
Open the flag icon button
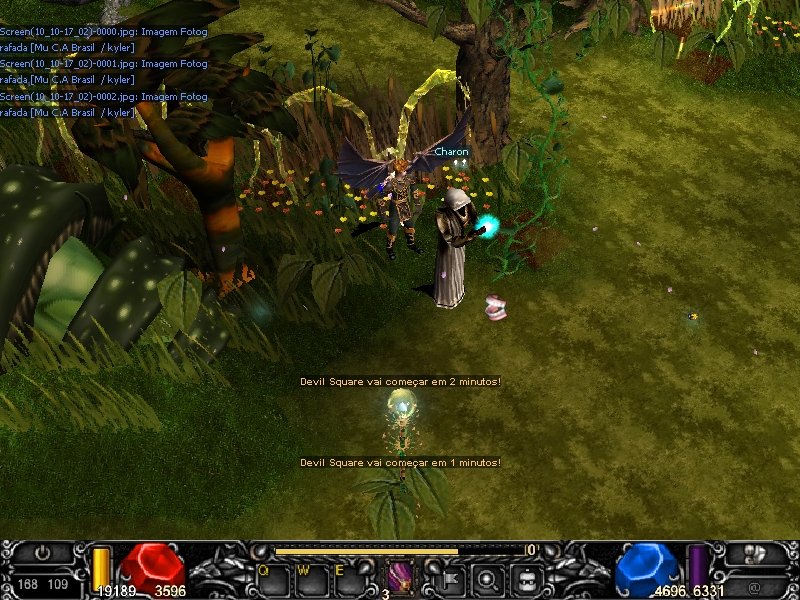point(450,578)
